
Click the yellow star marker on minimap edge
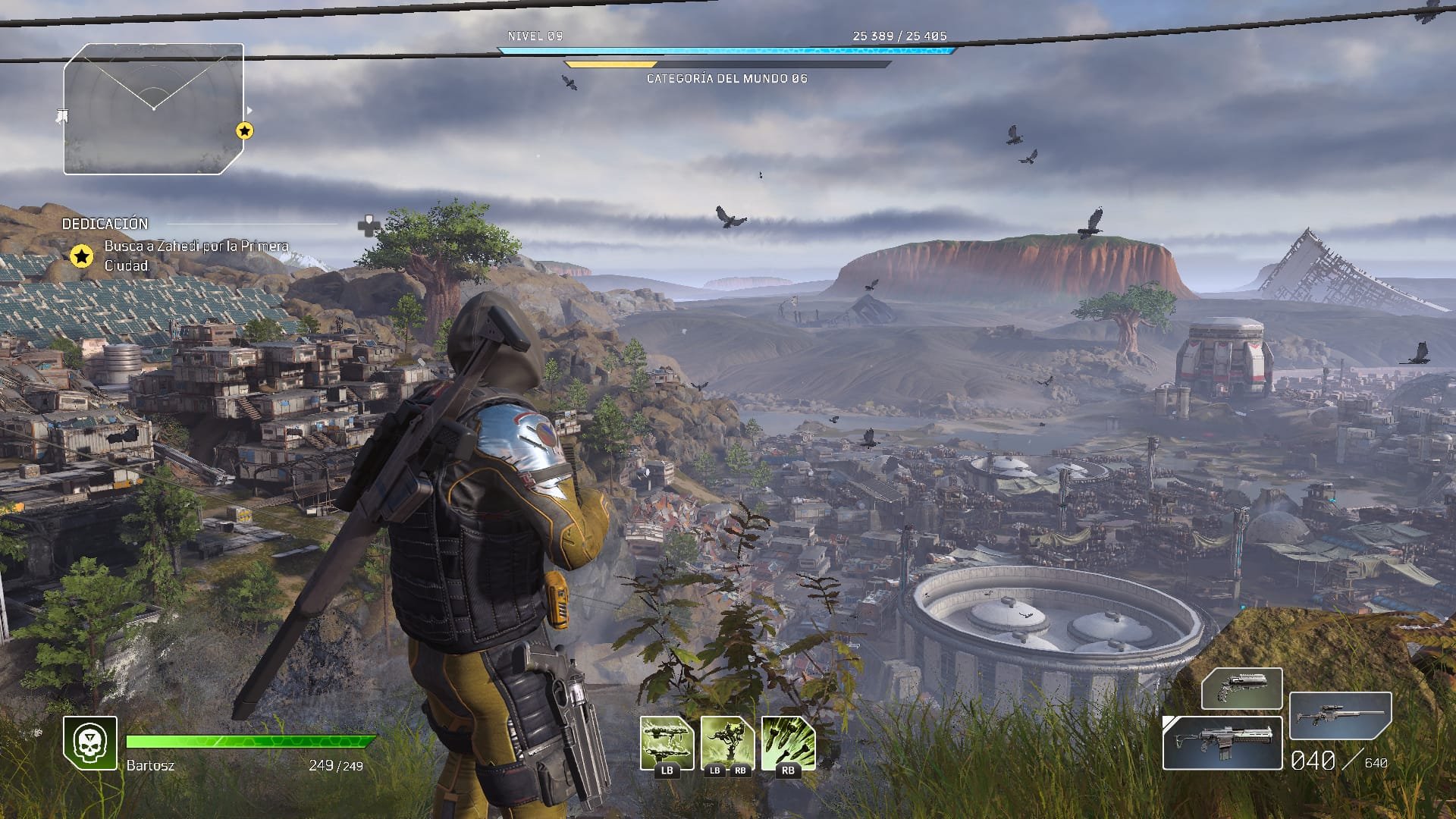coord(244,131)
